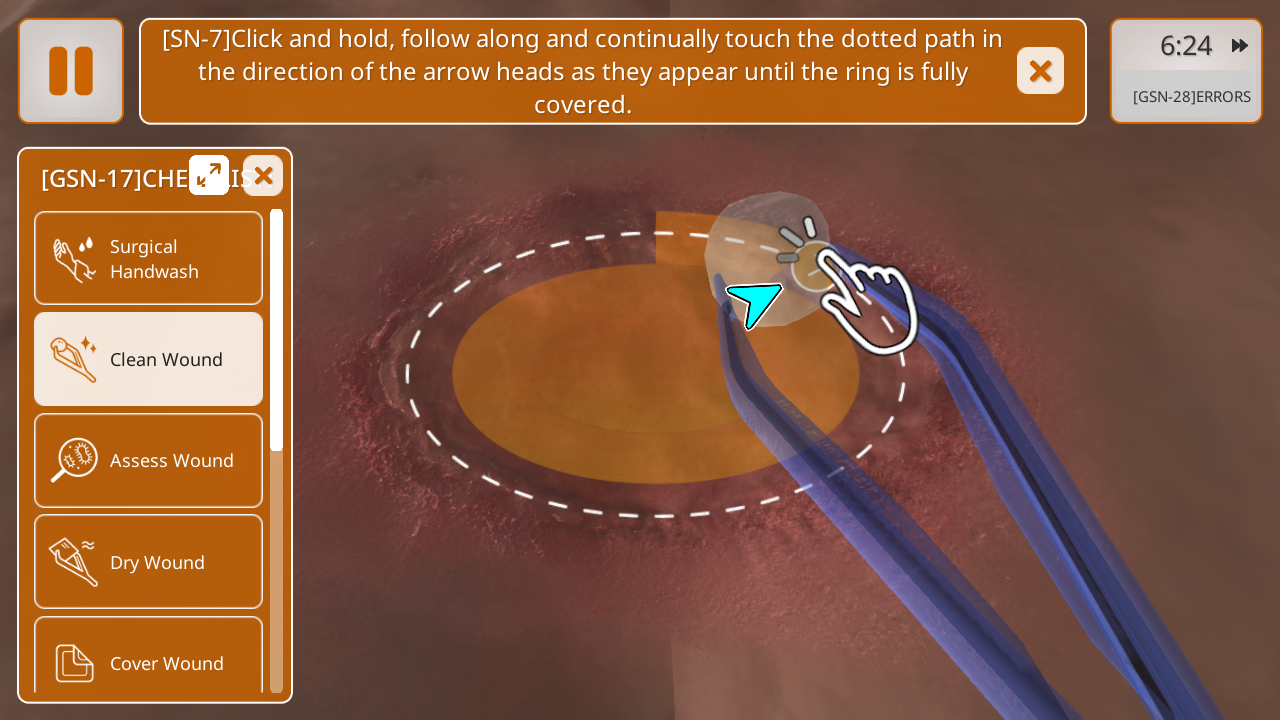The width and height of the screenshot is (1280, 720).
Task: Expand the checklist panel
Action: 209,175
